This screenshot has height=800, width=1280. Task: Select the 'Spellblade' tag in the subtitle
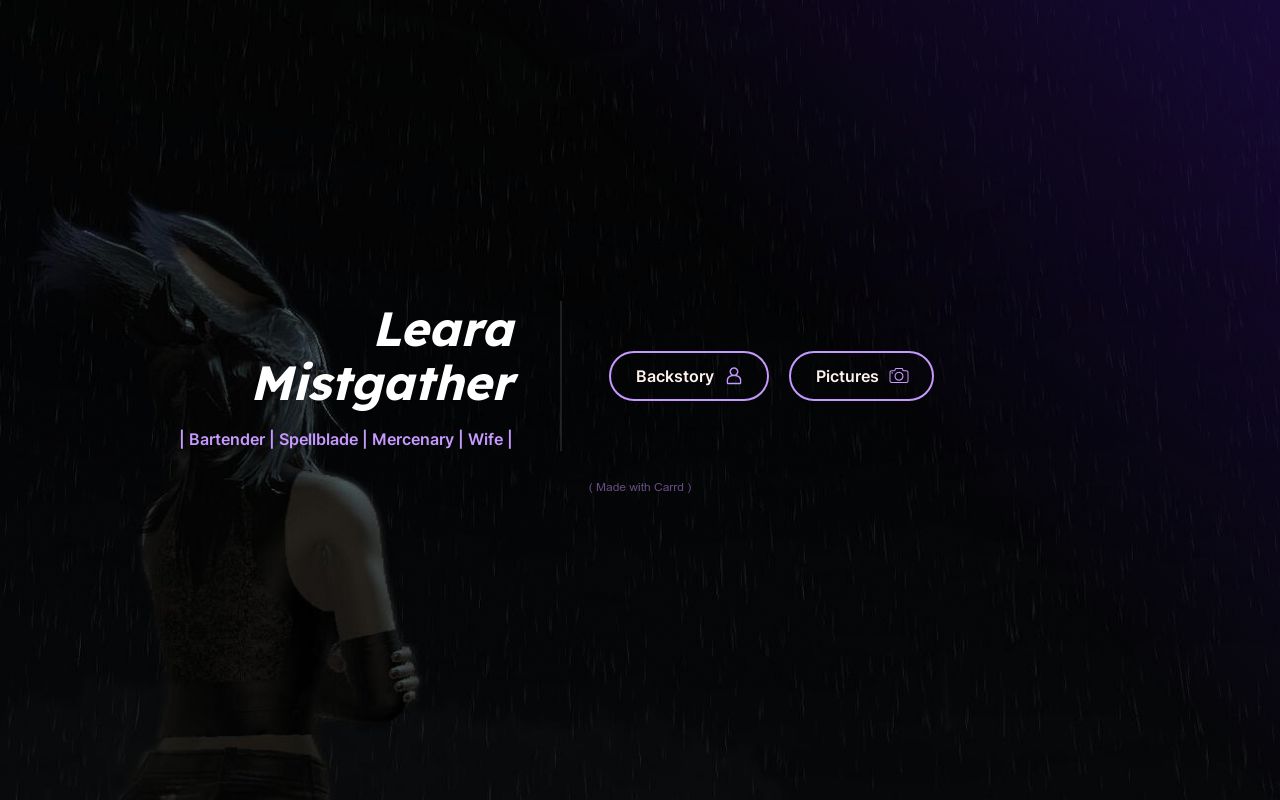[318, 439]
